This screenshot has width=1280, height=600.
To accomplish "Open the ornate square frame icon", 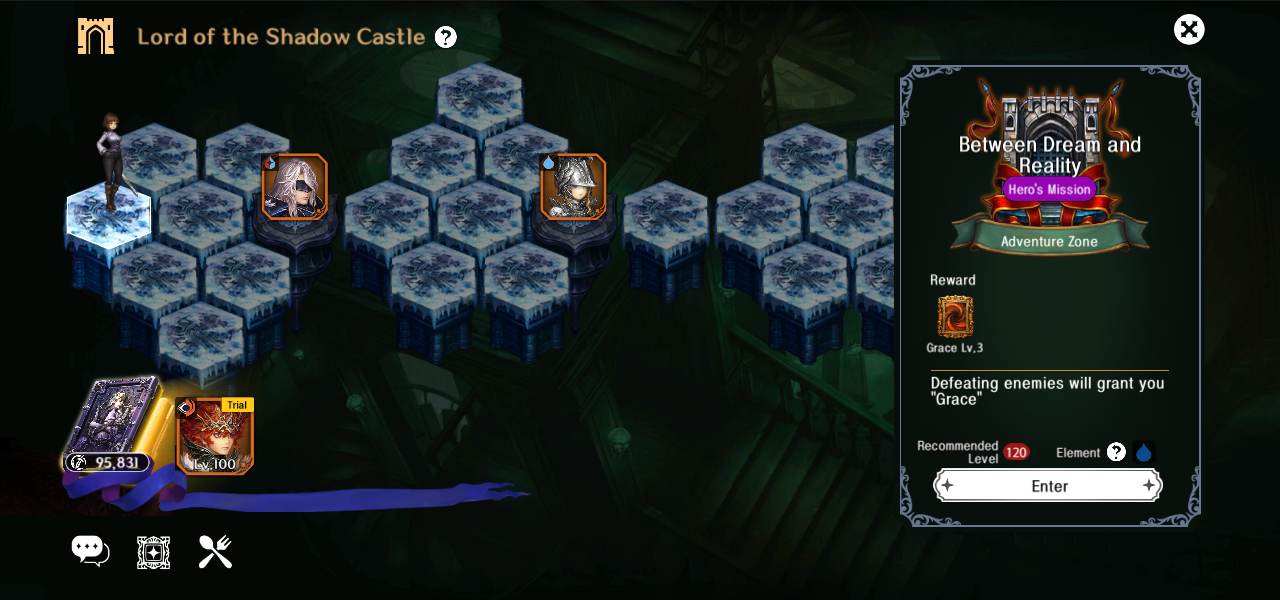I will pyautogui.click(x=153, y=552).
